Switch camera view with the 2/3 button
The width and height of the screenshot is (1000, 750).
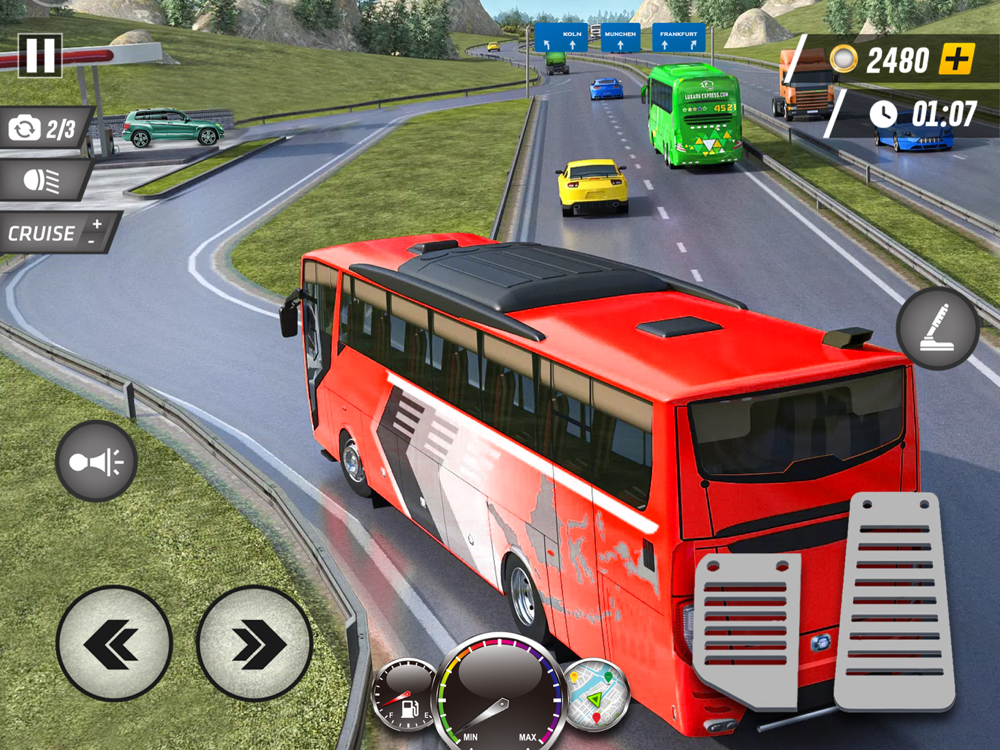(43, 129)
